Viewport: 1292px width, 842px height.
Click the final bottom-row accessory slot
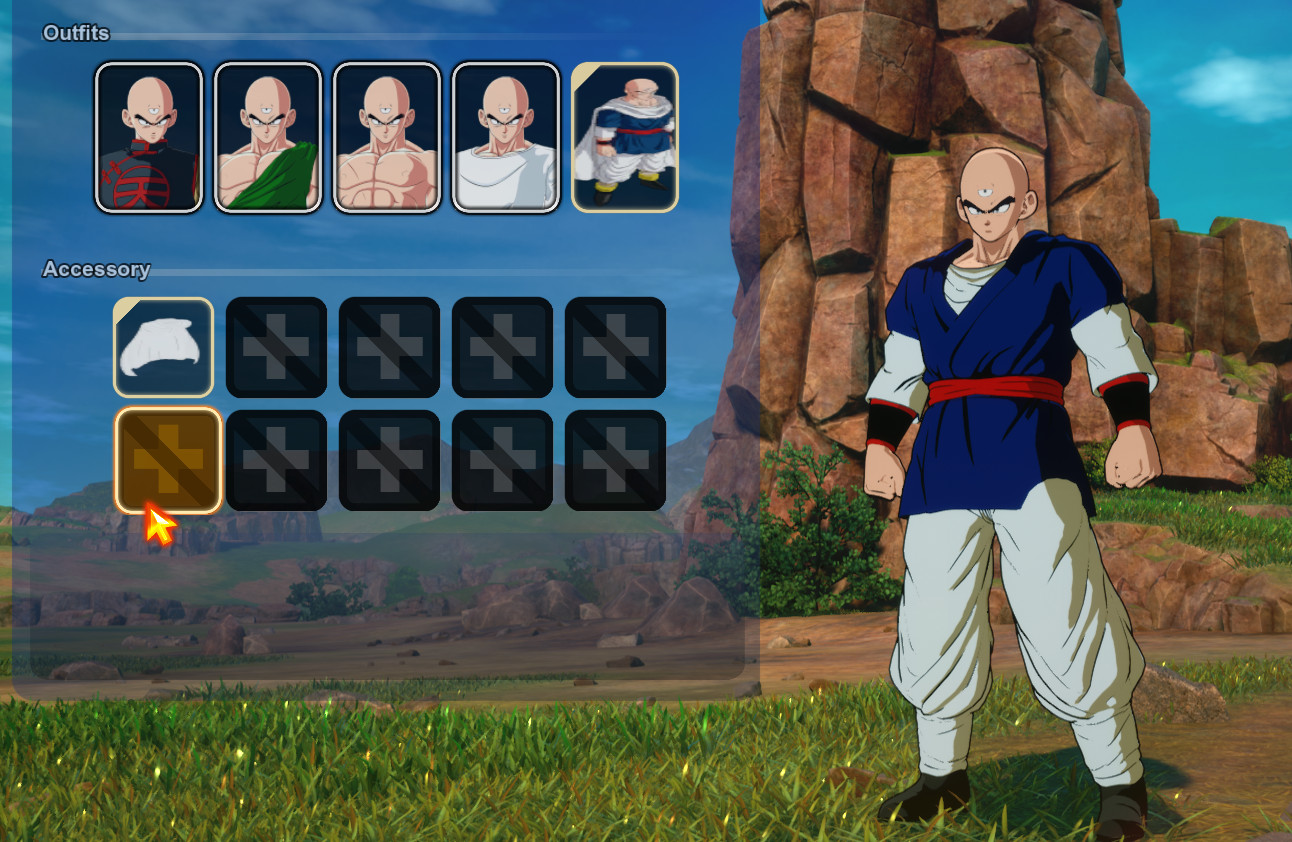tap(615, 461)
